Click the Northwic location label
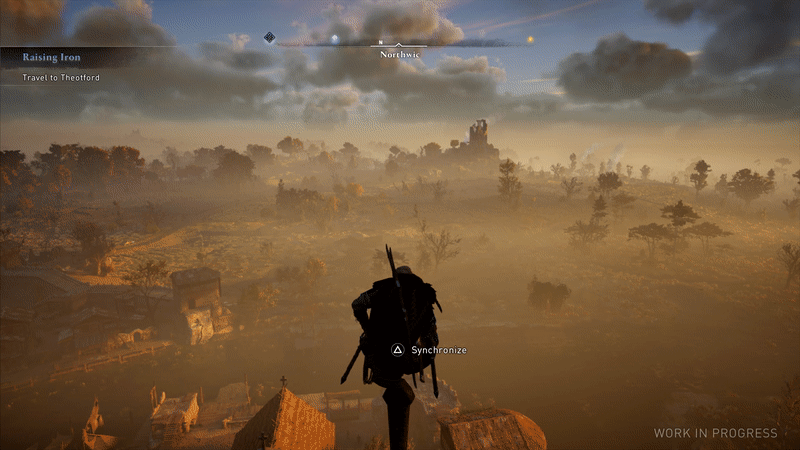The image size is (800, 450). point(398,55)
